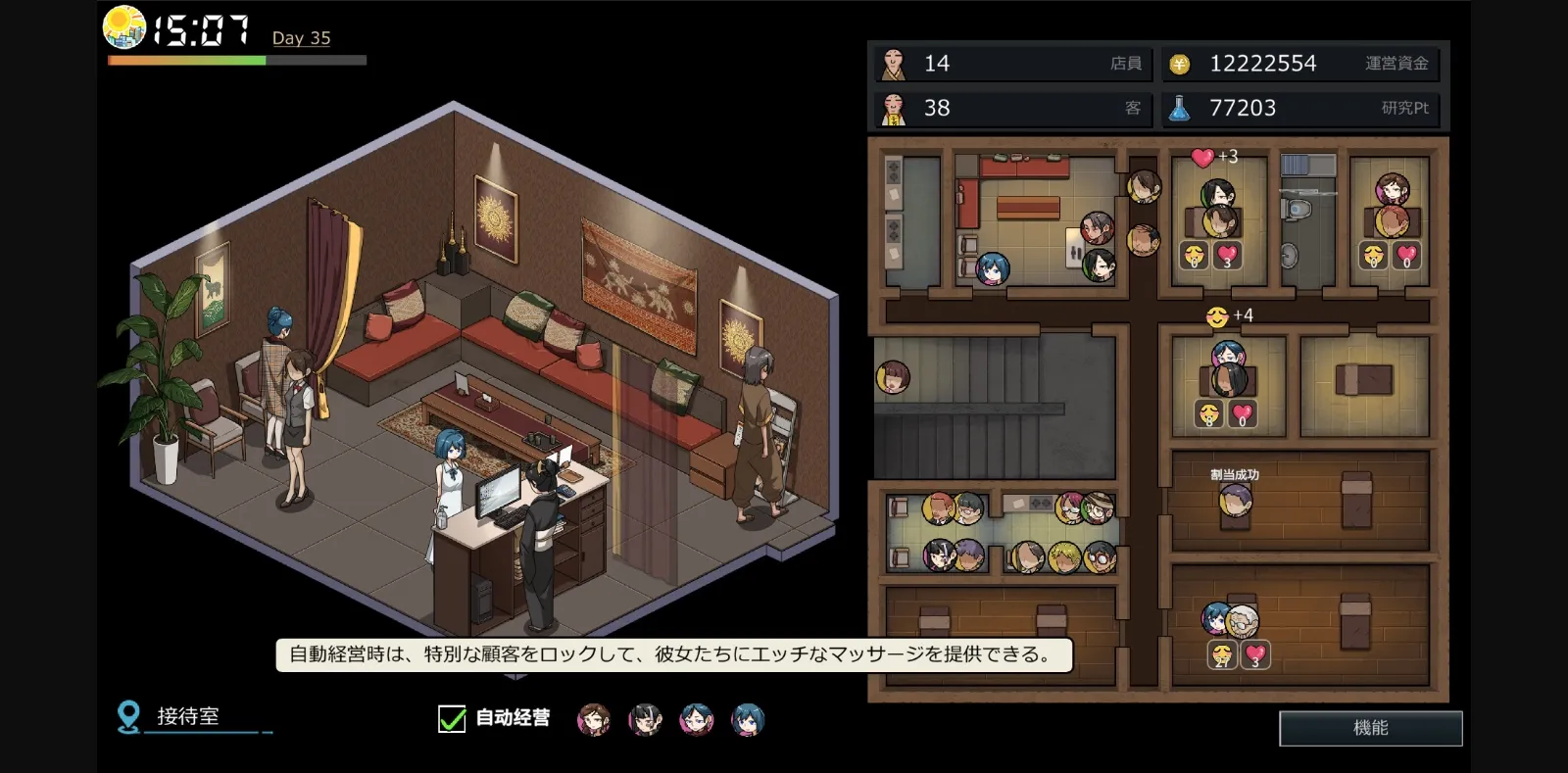Choose the black-haired staff portrait with white streak
The width and height of the screenshot is (1568, 773).
coord(645,720)
